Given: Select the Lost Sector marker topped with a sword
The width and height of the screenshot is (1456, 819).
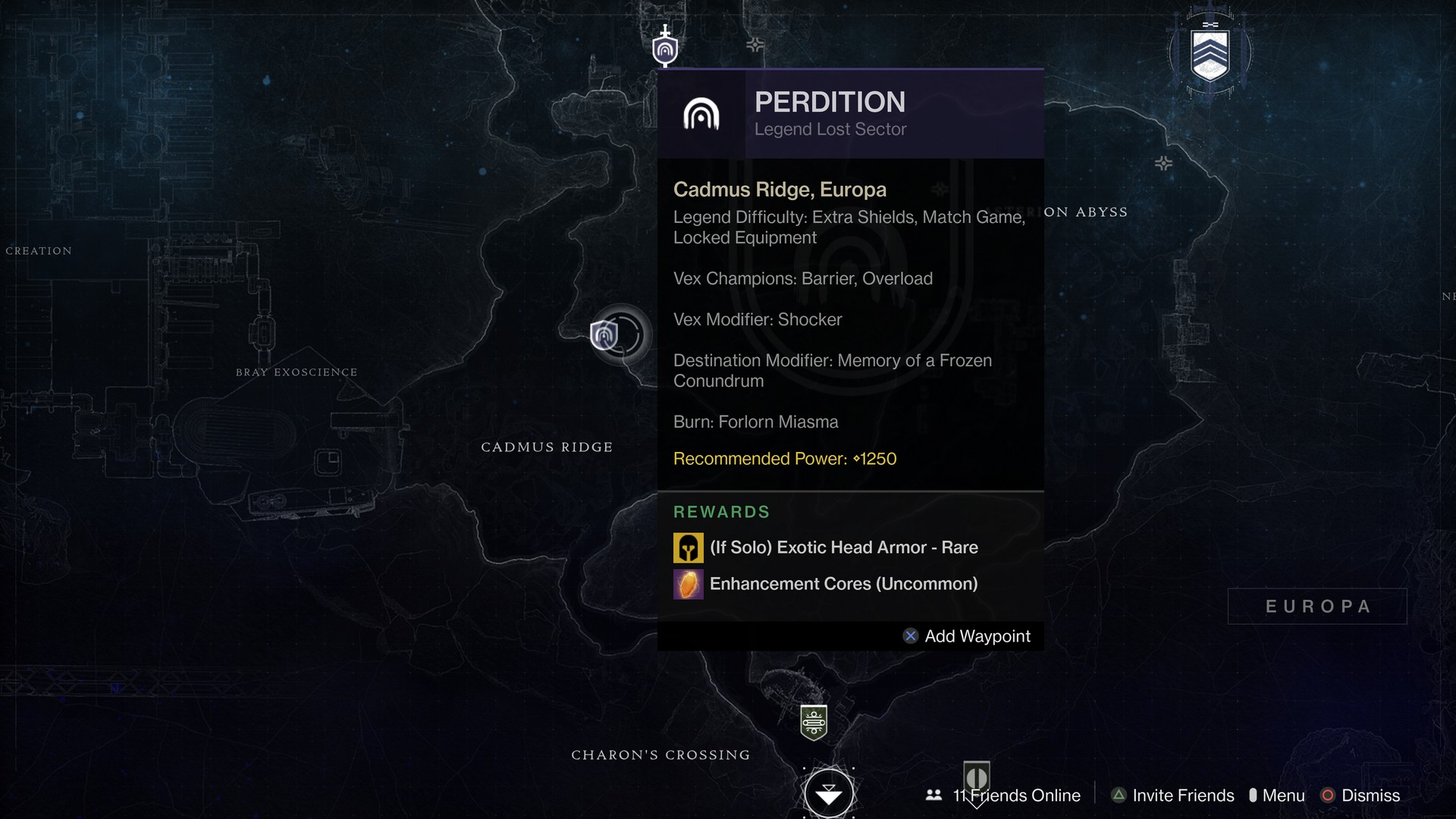Looking at the screenshot, I should pyautogui.click(x=665, y=49).
